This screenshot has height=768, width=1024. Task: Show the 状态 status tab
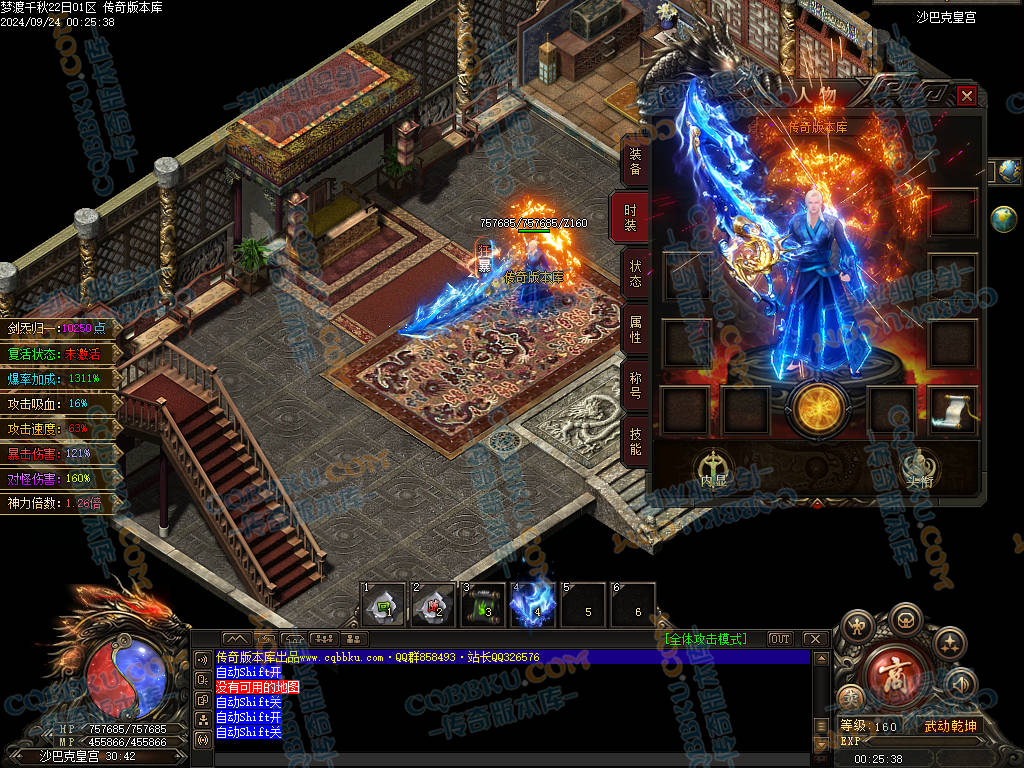635,273
